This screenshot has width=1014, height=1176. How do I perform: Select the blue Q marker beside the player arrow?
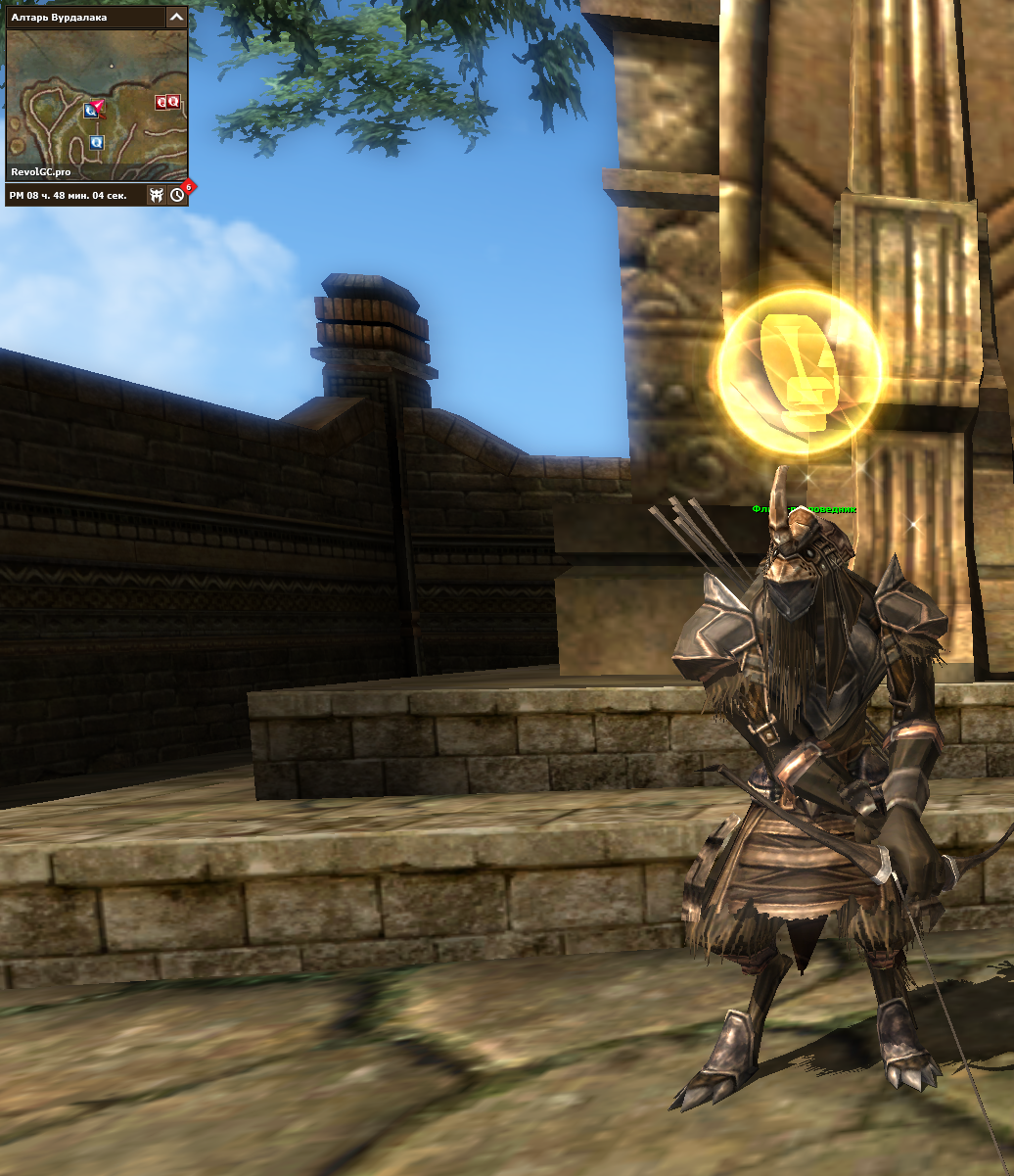point(90,112)
